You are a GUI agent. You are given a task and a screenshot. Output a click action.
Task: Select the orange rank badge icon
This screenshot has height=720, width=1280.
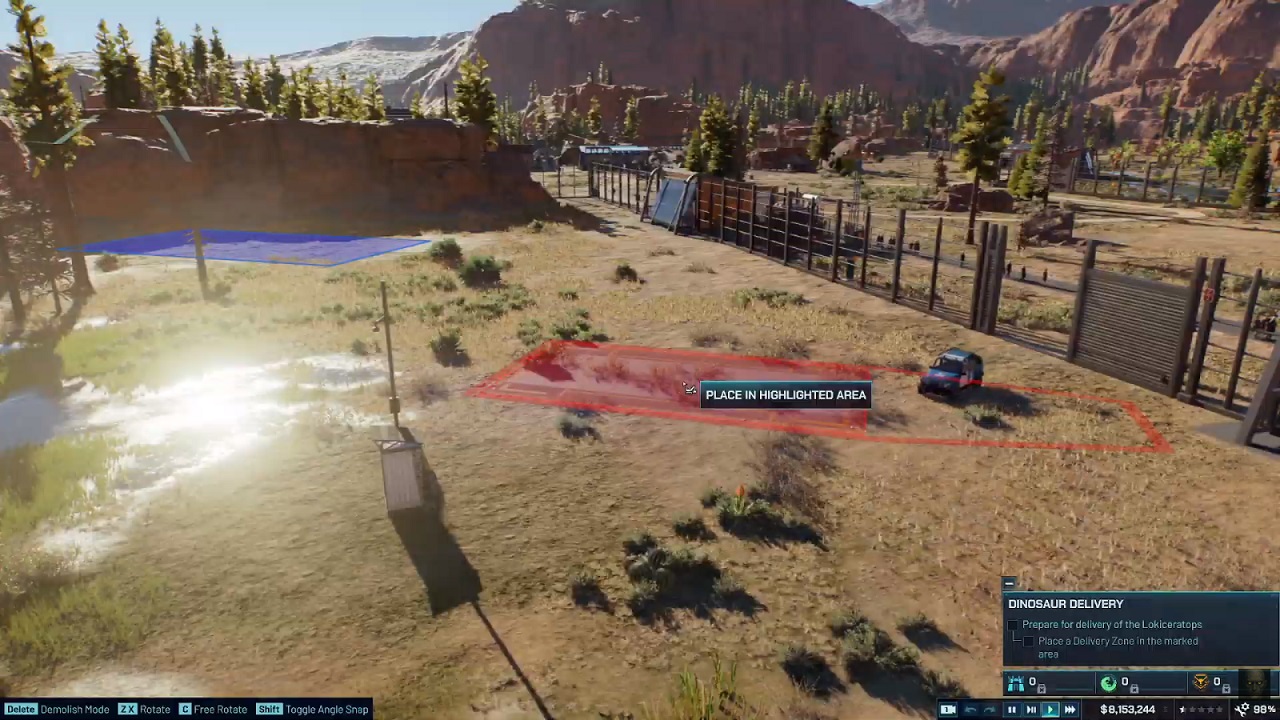[x=1201, y=684]
